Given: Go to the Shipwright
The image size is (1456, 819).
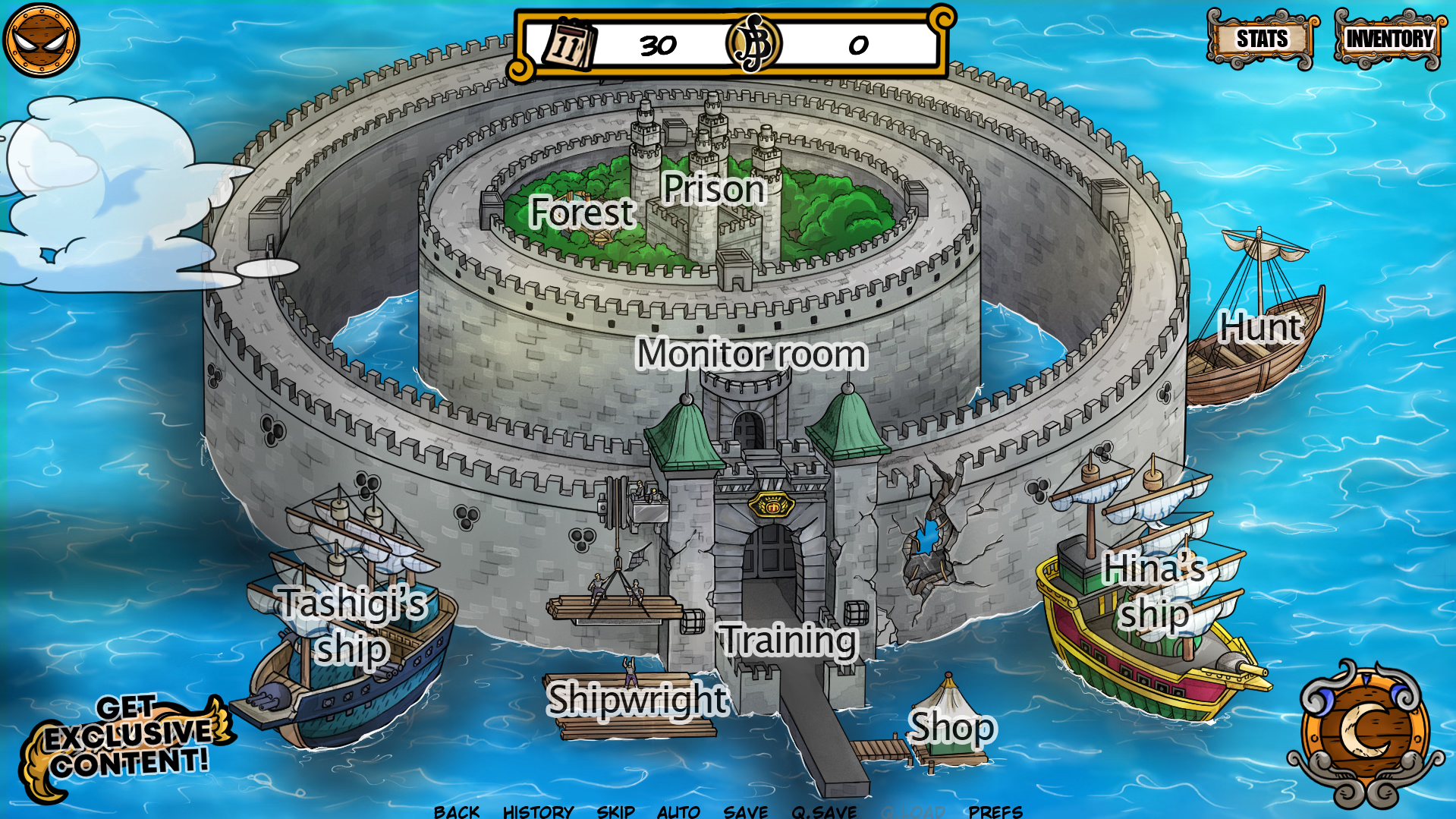Looking at the screenshot, I should pos(637,699).
